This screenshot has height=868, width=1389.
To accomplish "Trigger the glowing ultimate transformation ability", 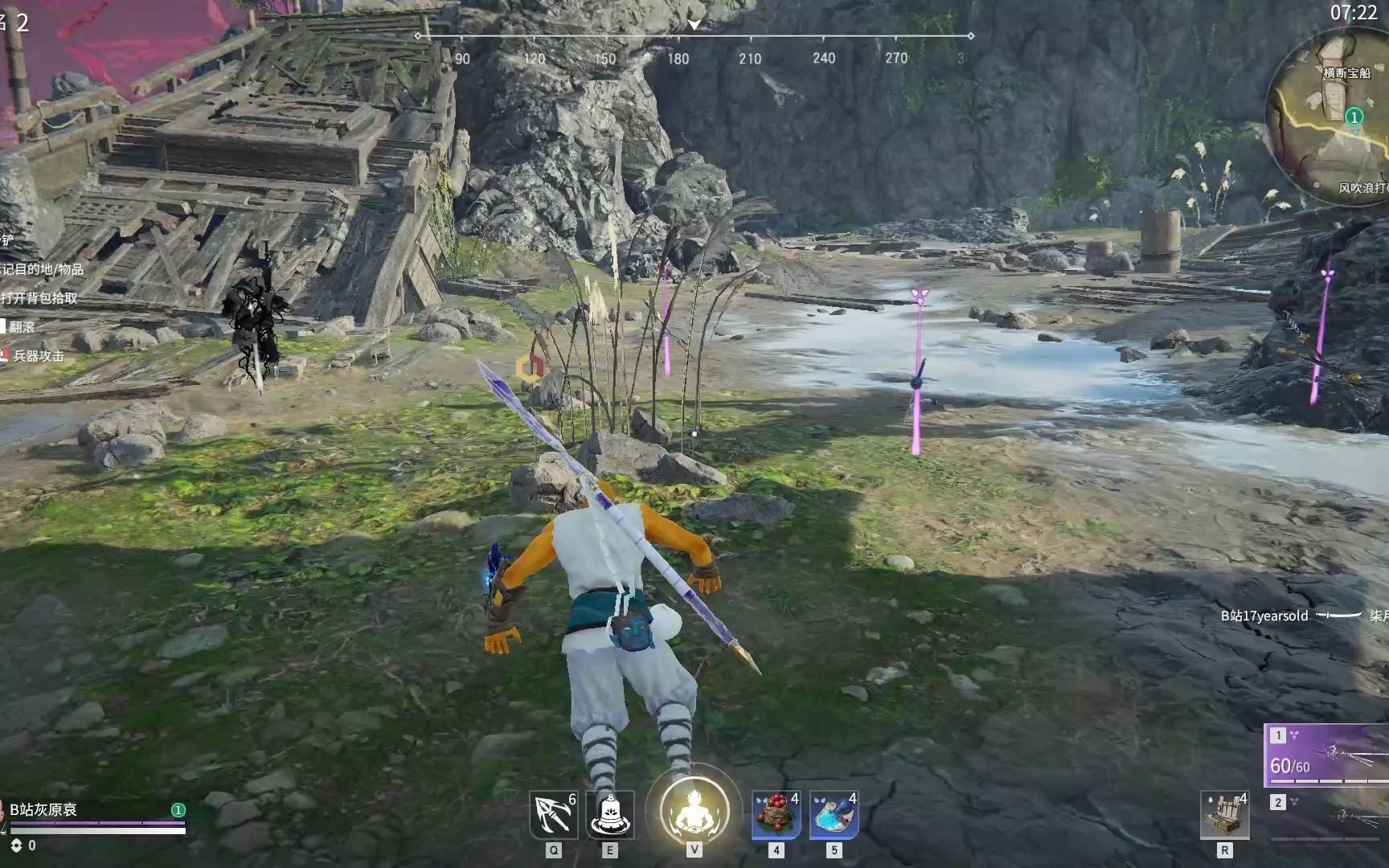I will 694,810.
